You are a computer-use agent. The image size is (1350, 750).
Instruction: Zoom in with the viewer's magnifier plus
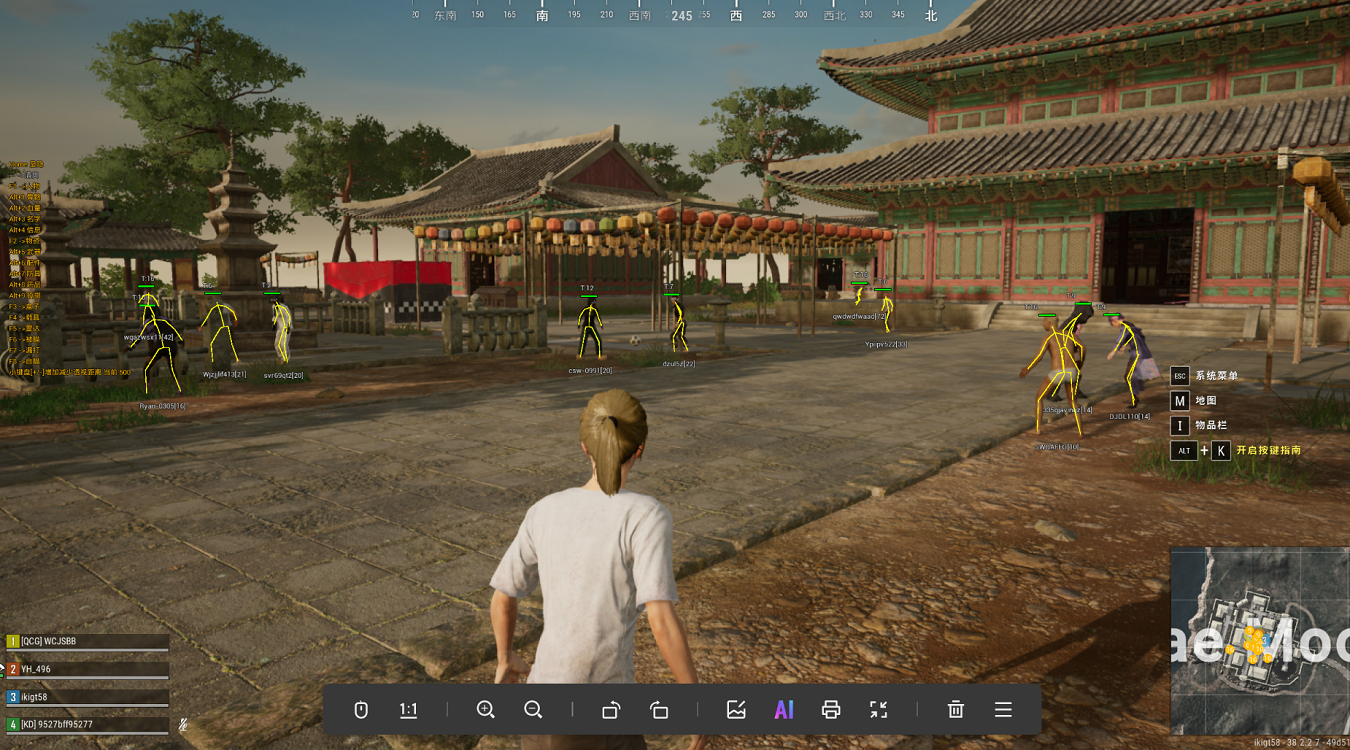[486, 710]
